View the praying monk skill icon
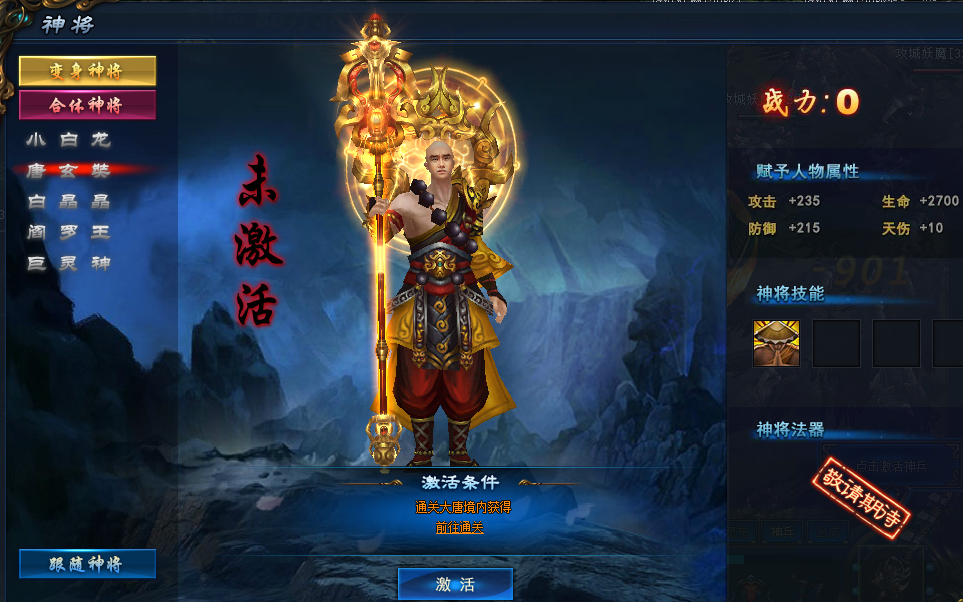The width and height of the screenshot is (963, 602). (x=776, y=343)
